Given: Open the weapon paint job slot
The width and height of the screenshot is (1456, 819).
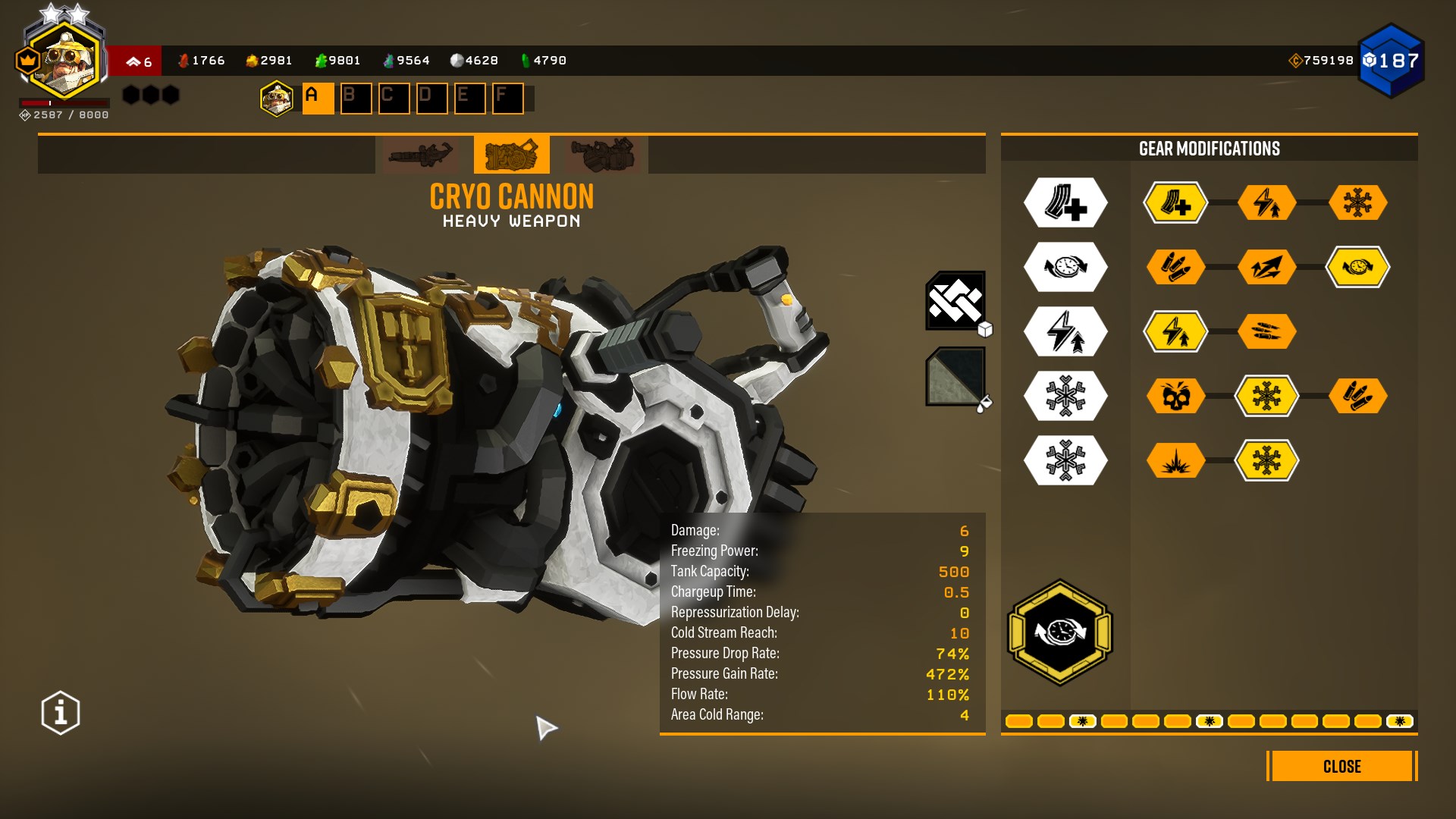Looking at the screenshot, I should (x=955, y=376).
